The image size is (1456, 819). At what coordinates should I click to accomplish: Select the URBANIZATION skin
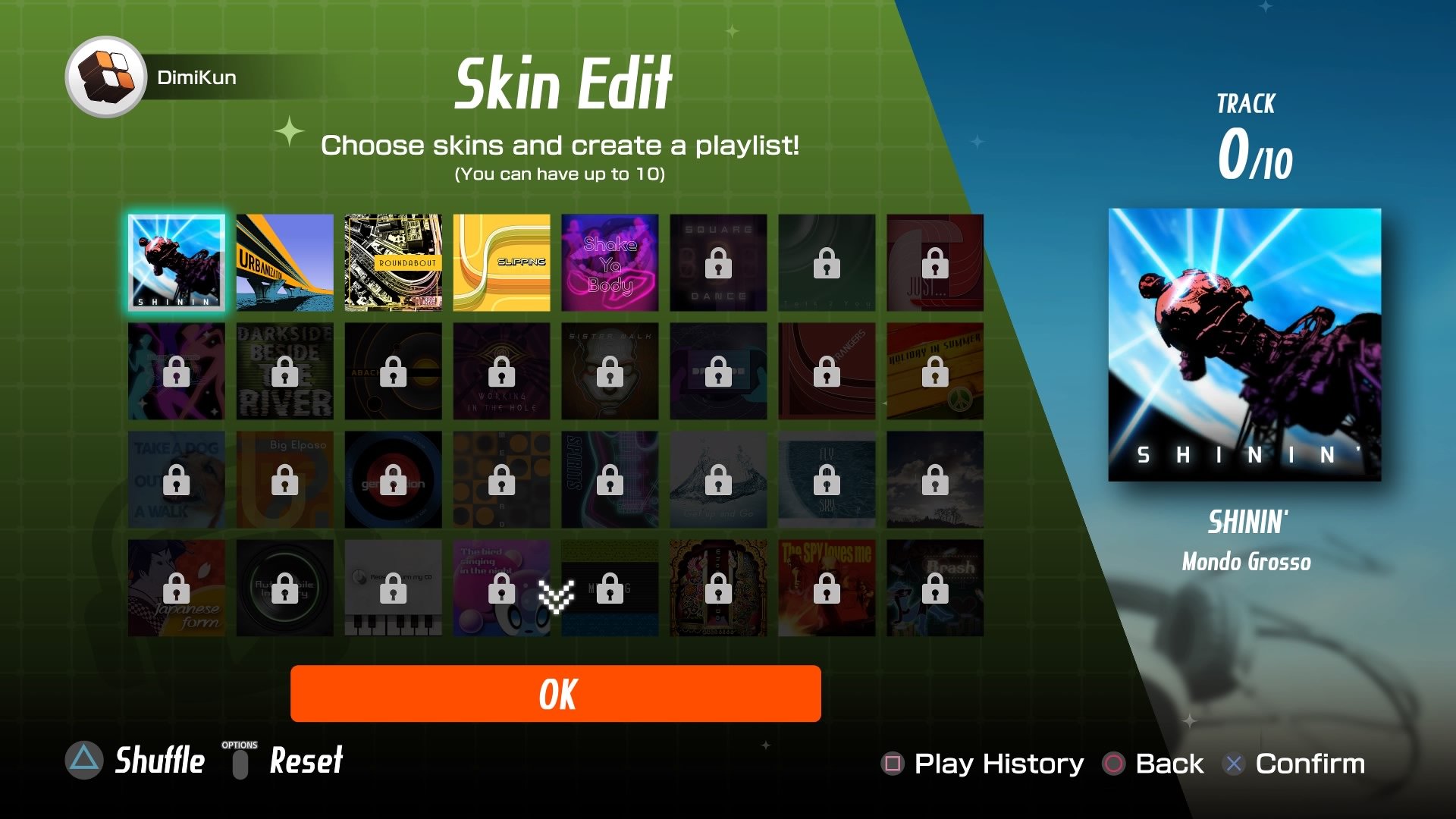[284, 262]
